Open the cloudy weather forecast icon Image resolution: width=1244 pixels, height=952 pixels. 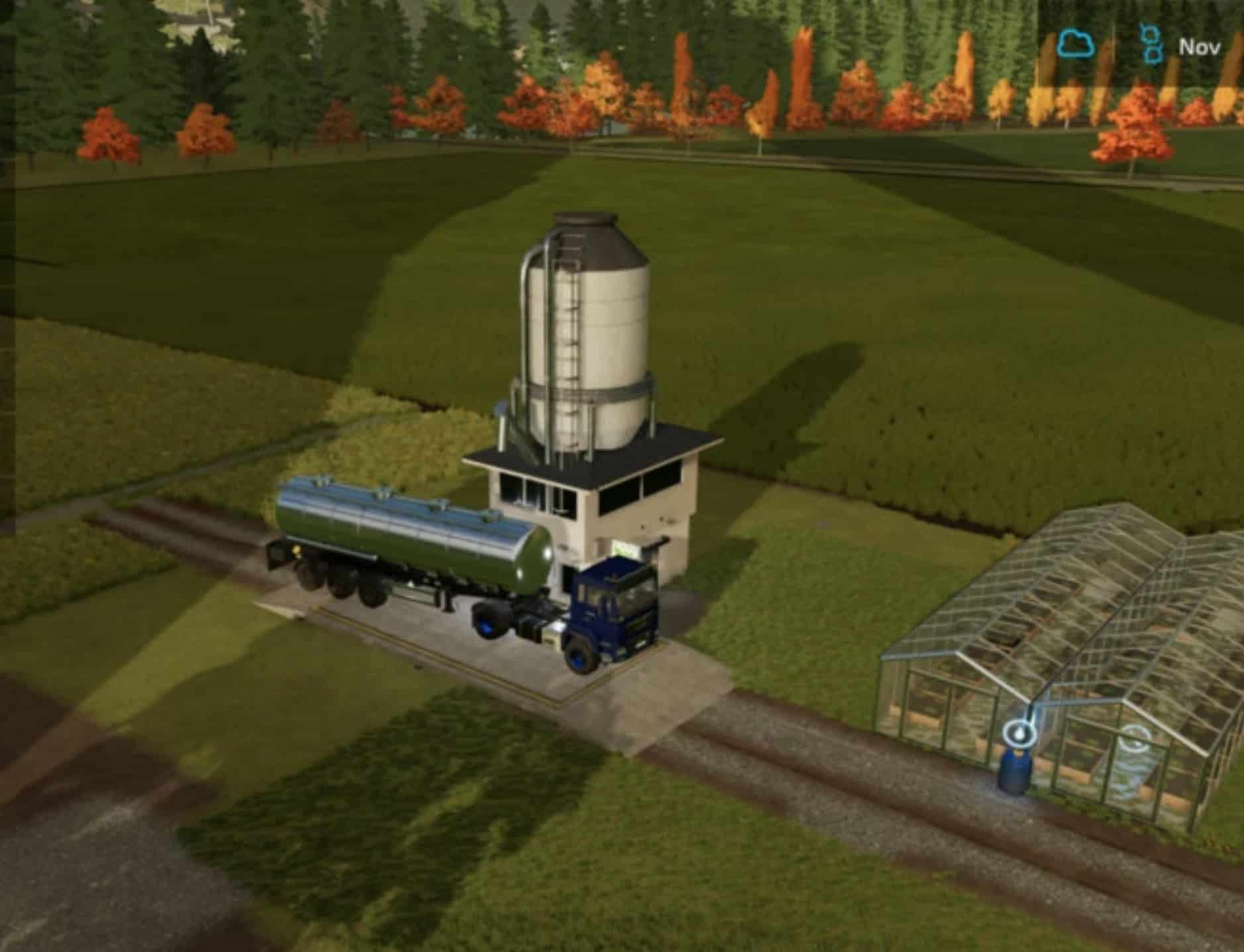pyautogui.click(x=1075, y=45)
